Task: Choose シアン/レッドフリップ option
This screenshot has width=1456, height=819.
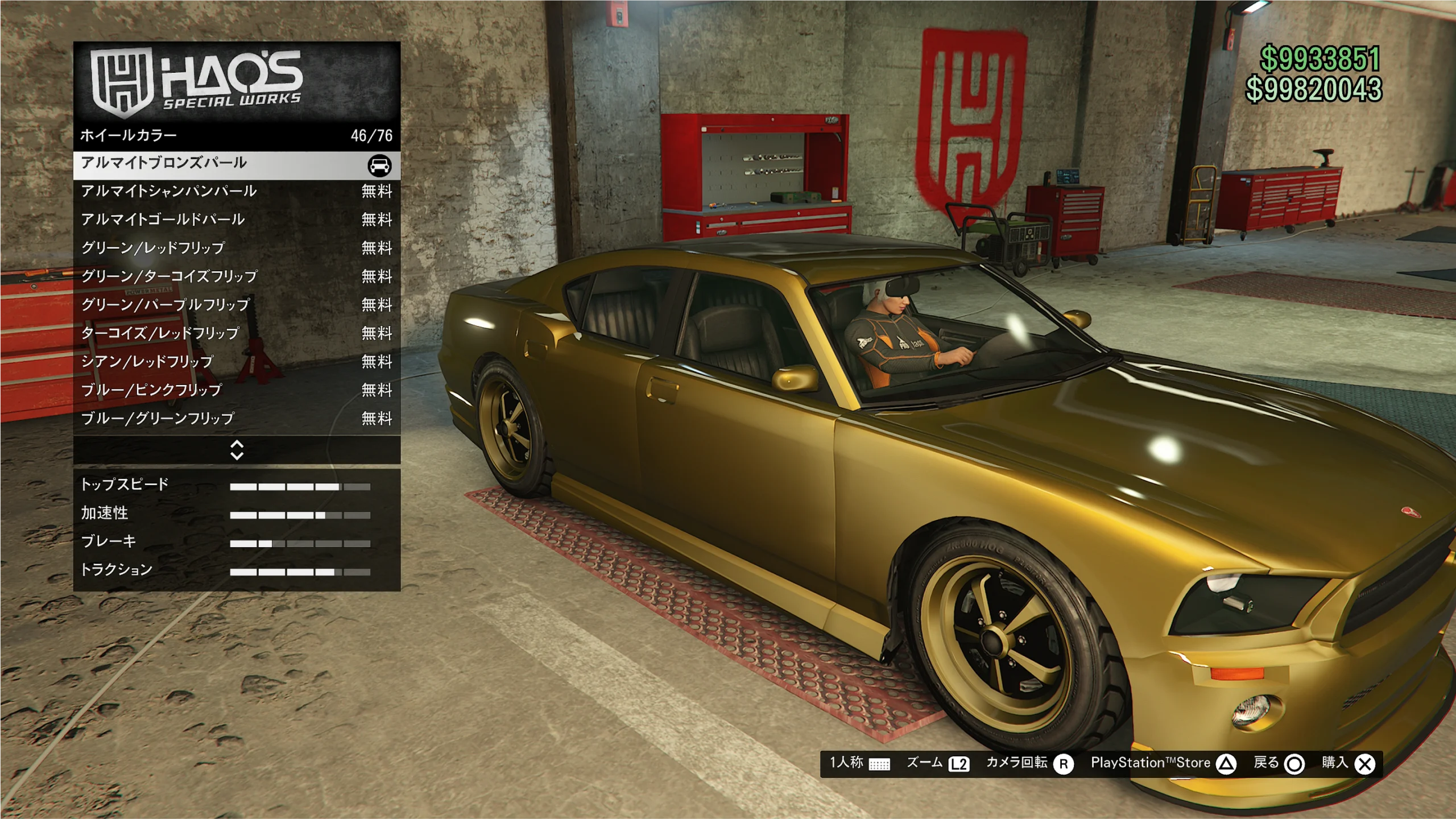Action: [x=237, y=362]
